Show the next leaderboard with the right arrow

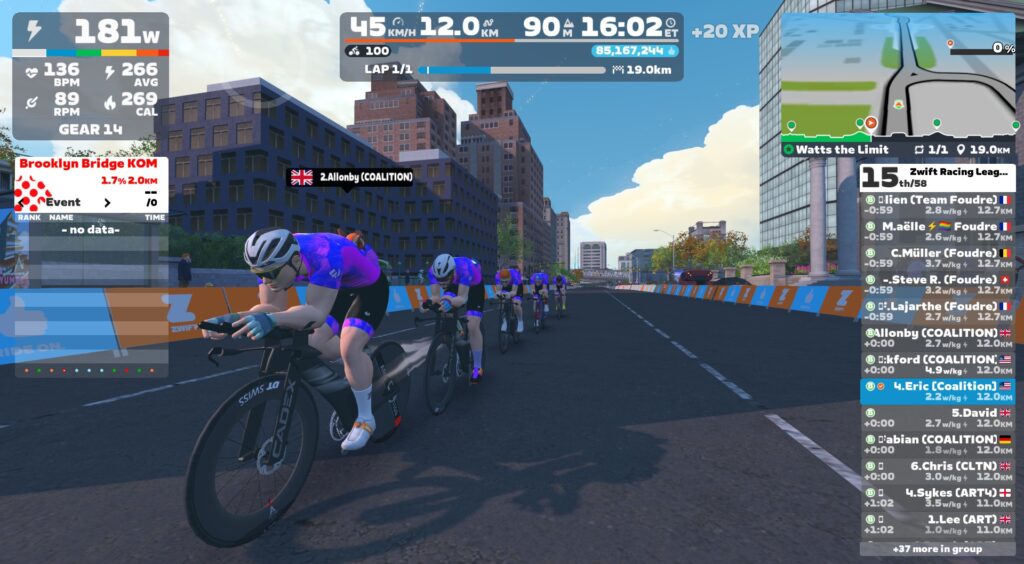pyautogui.click(x=108, y=202)
